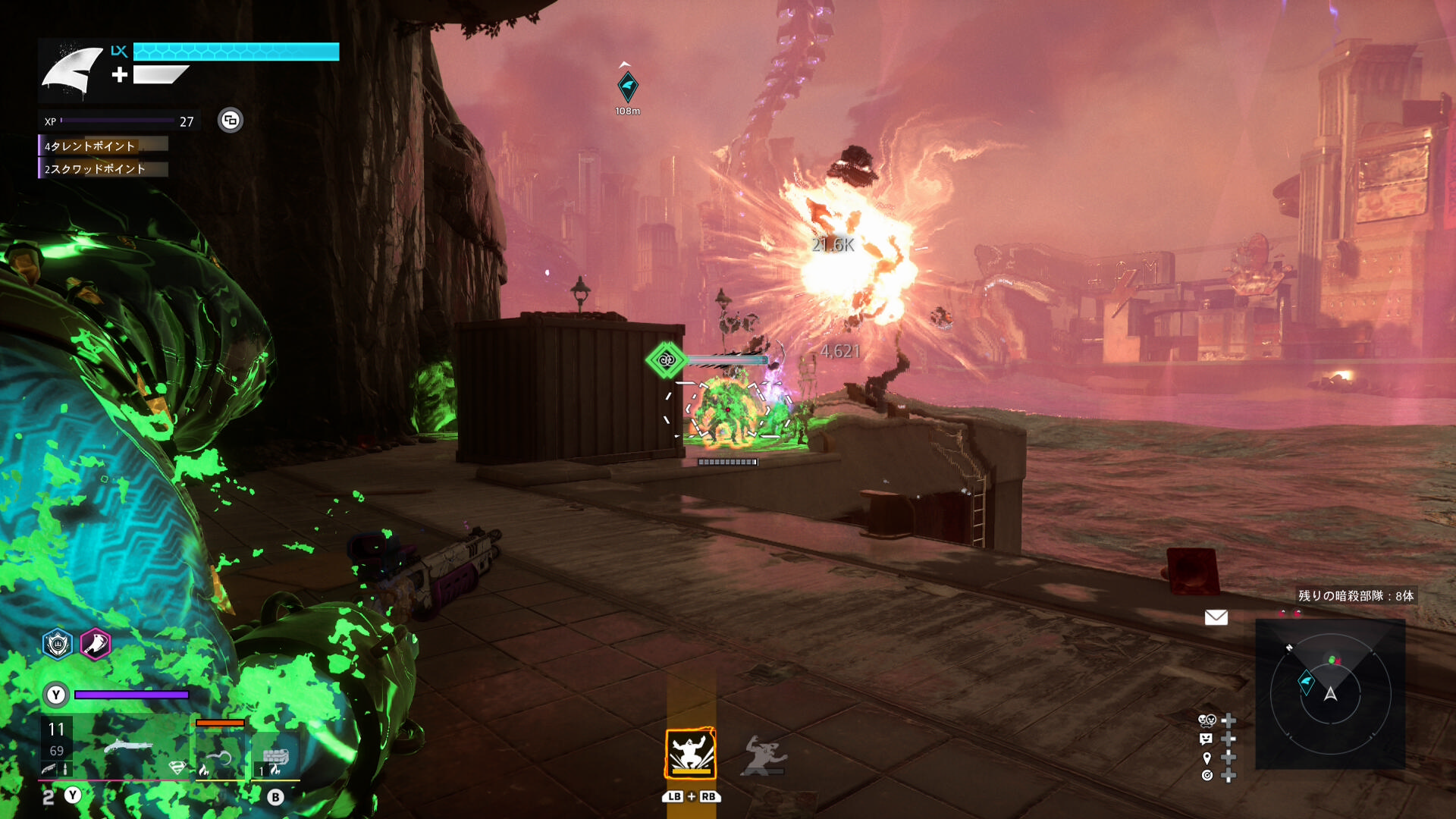Activate the ground slam squad ability
The height and width of the screenshot is (819, 1456).
tap(690, 753)
